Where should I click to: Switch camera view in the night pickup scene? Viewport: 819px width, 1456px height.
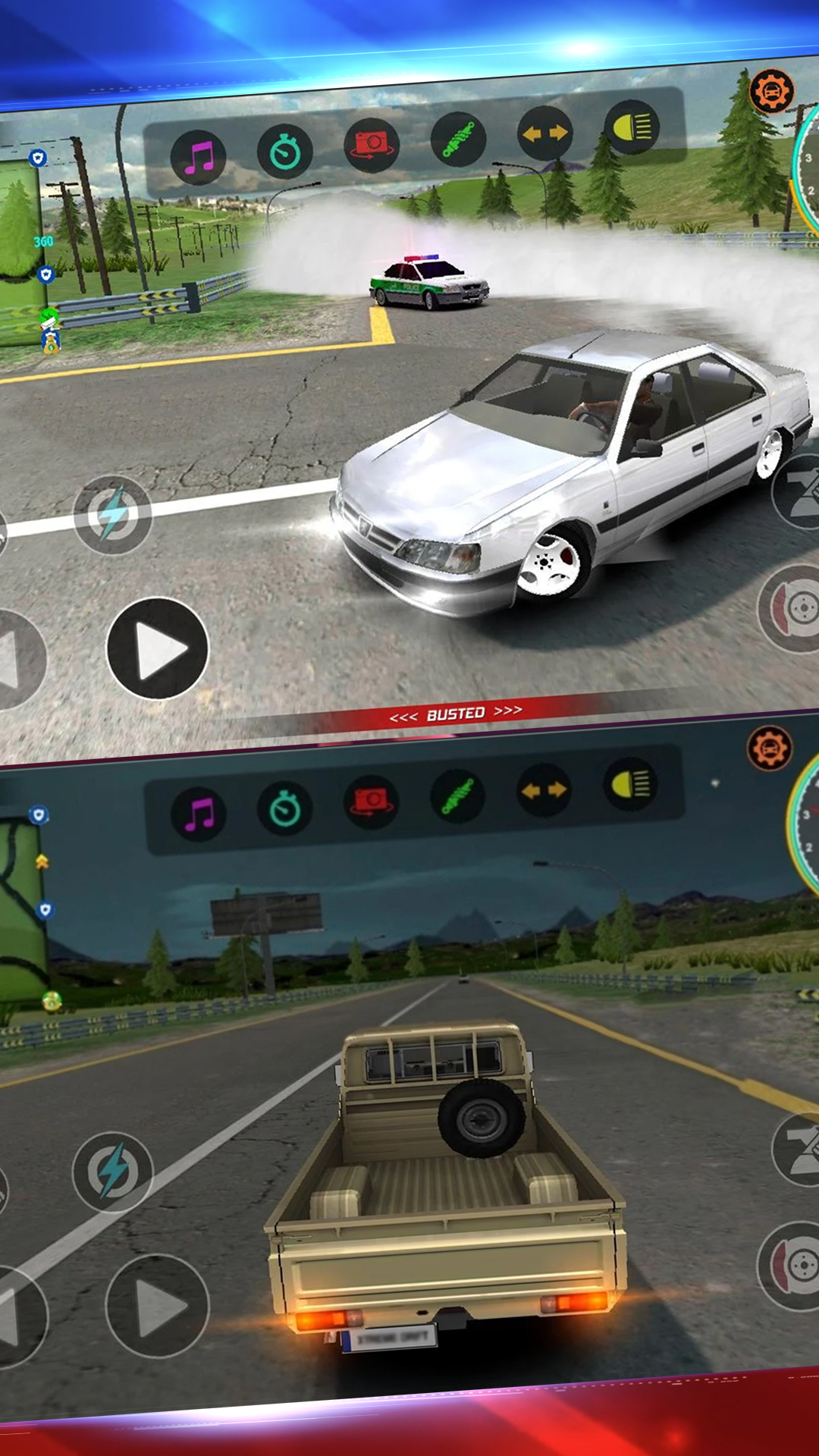point(372,802)
